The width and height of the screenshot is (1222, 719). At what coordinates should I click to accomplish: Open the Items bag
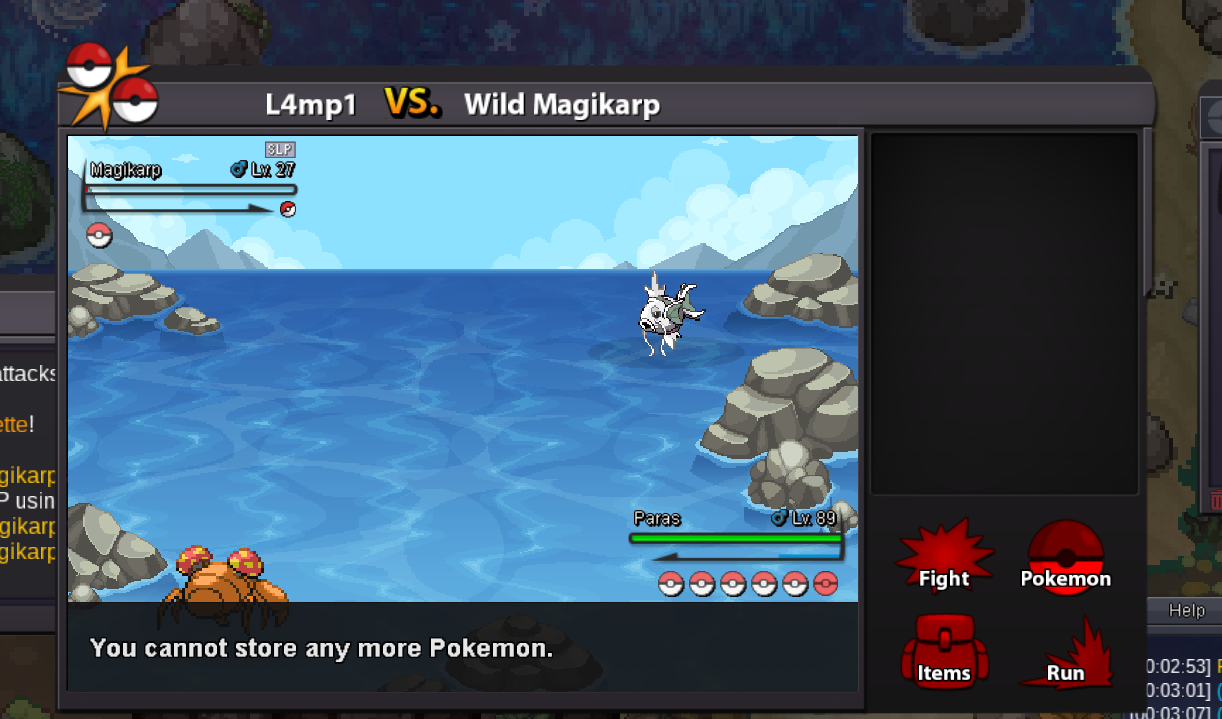pos(944,653)
